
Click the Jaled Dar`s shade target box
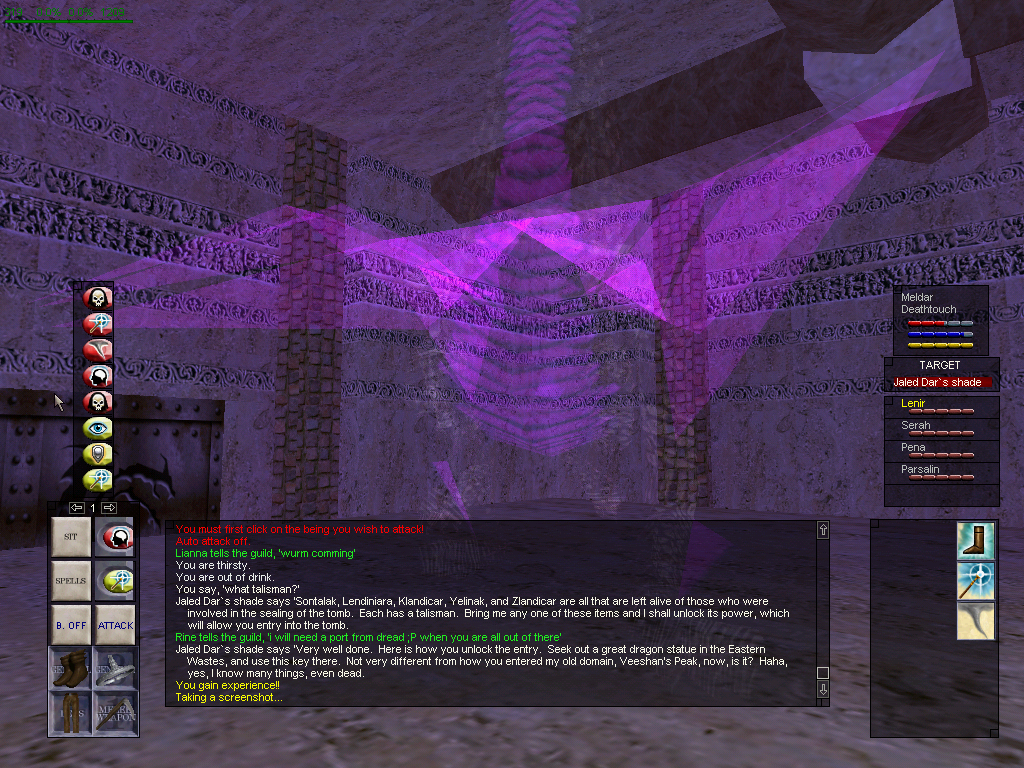point(940,382)
